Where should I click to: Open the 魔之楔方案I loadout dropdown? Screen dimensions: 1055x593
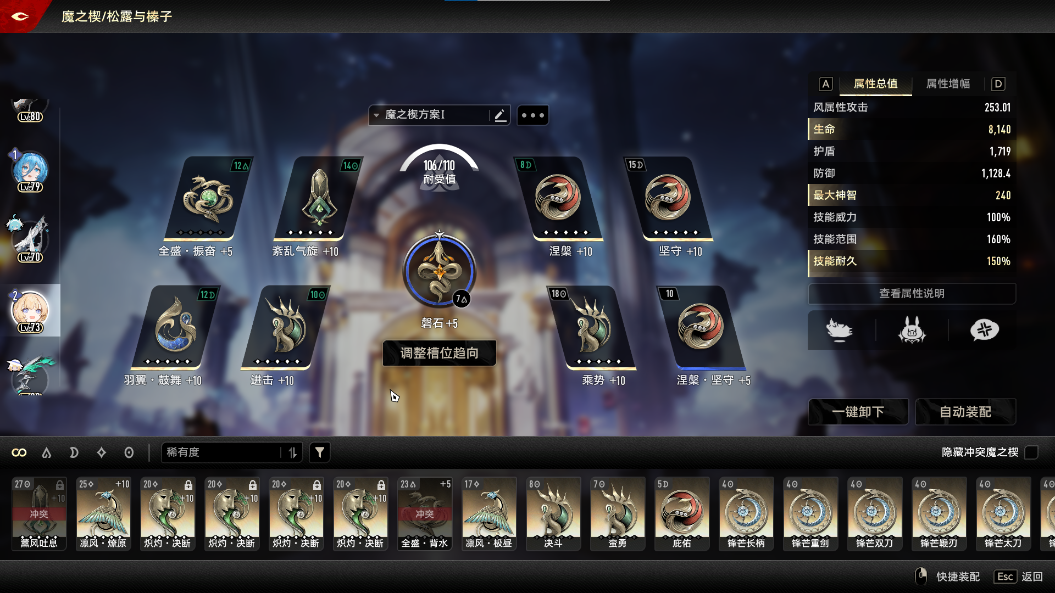(x=430, y=116)
